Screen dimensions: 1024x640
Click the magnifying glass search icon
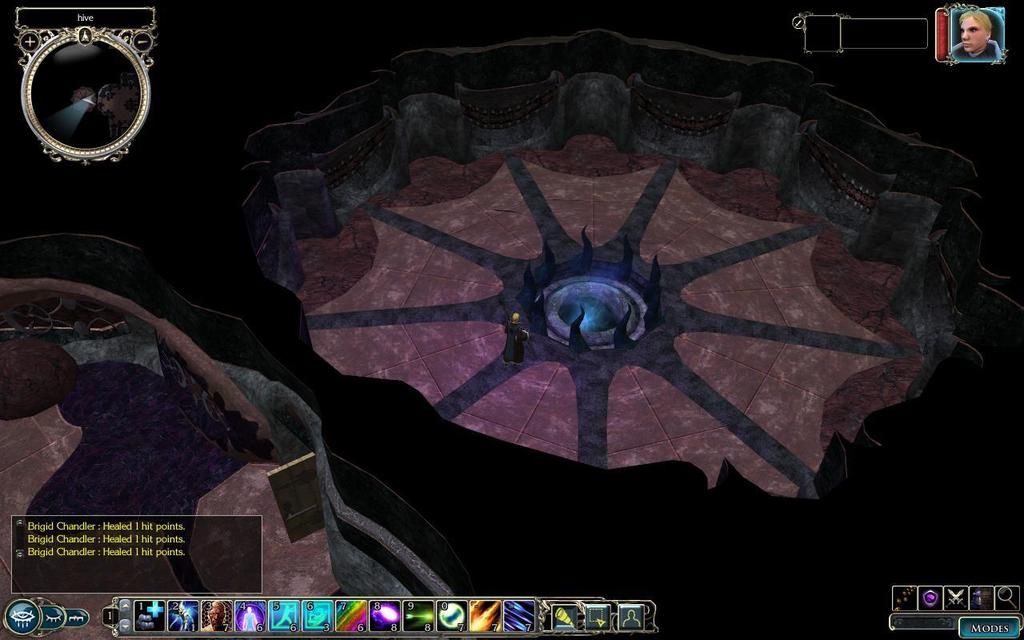pos(1006,598)
